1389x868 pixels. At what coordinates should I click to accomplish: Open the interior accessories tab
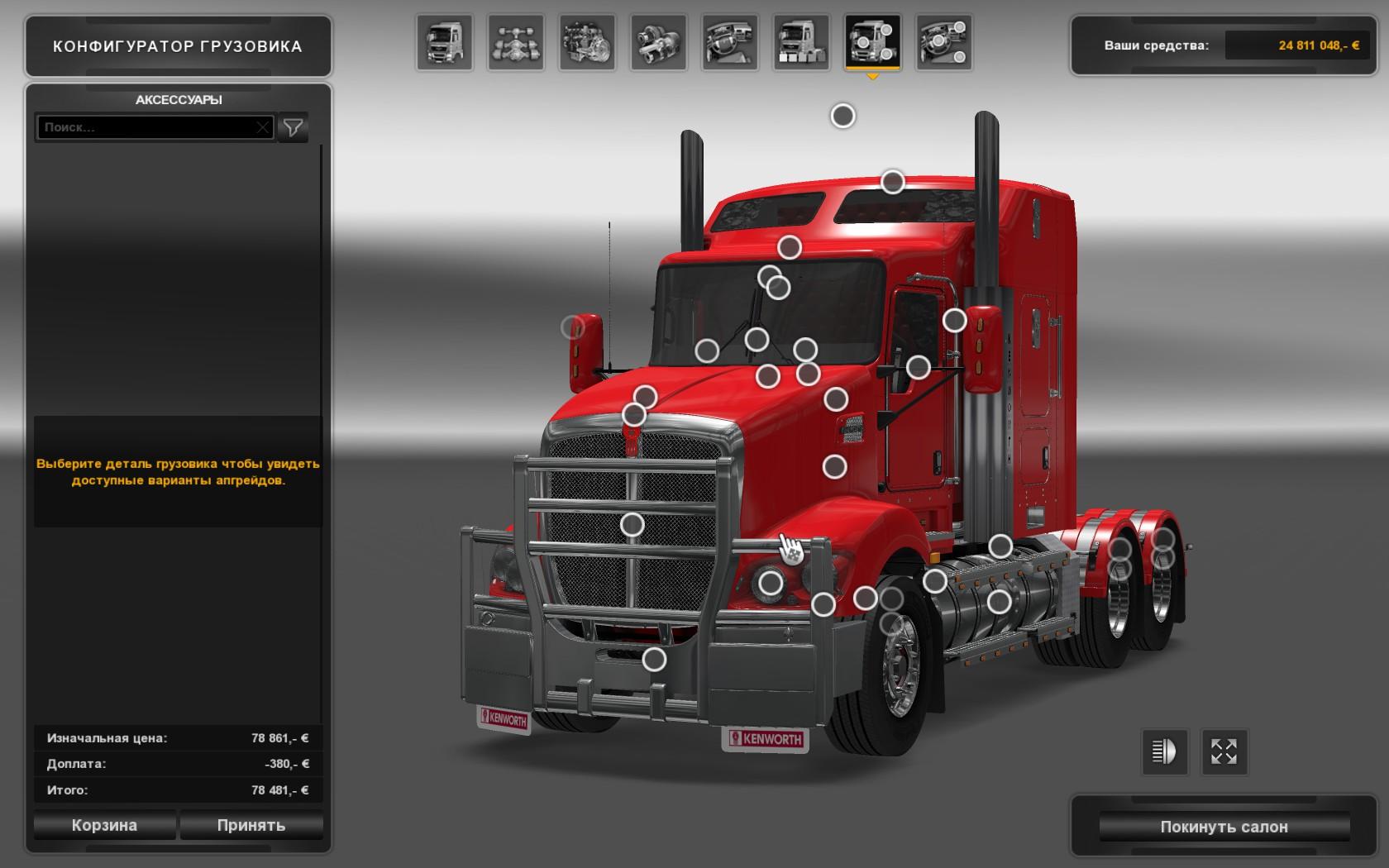coord(943,42)
